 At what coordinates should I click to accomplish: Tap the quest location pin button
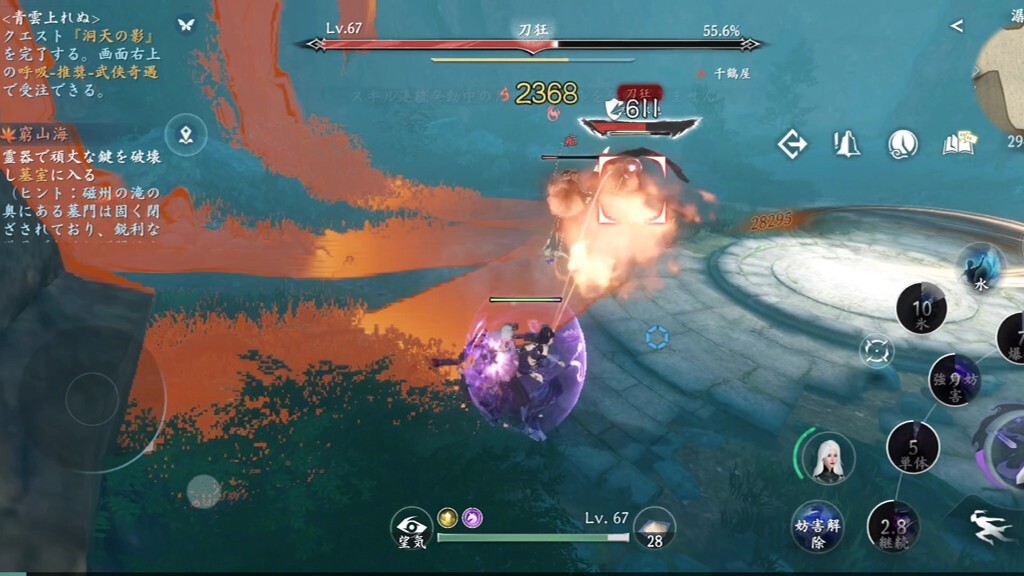(x=186, y=135)
